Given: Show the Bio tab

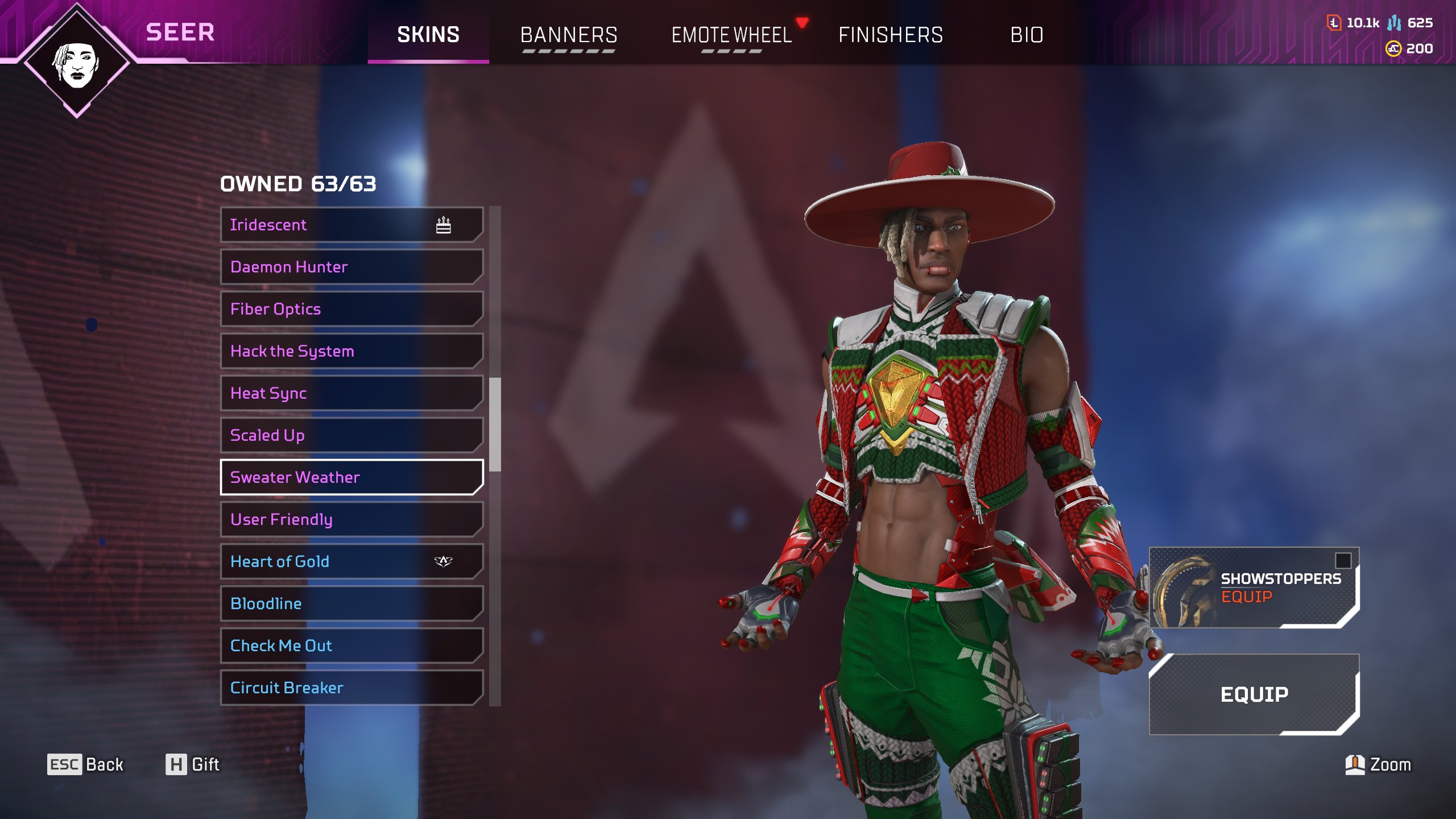Looking at the screenshot, I should [x=1027, y=35].
